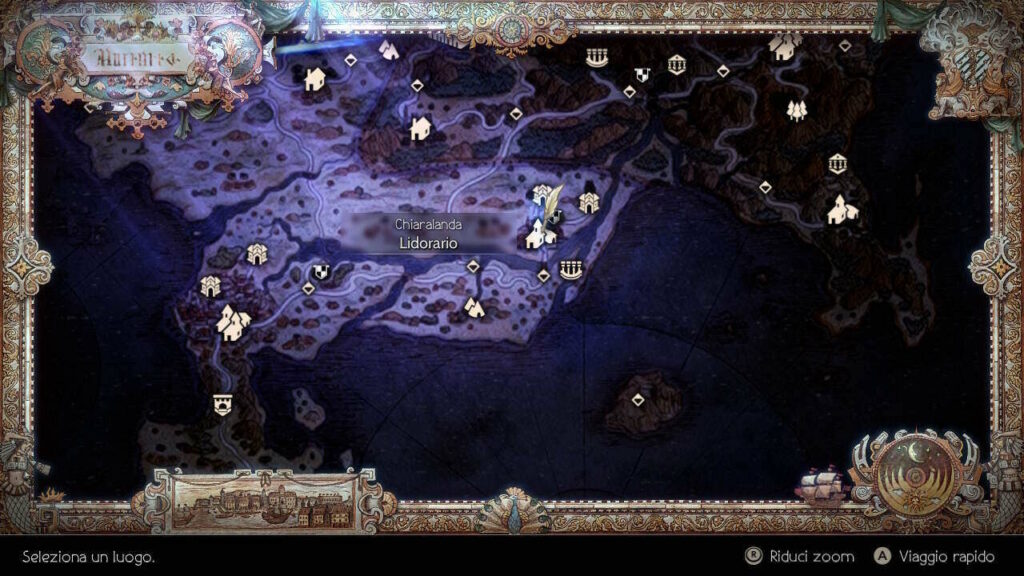
Task: Choose the large village marker on the western coast
Action: click(x=233, y=322)
